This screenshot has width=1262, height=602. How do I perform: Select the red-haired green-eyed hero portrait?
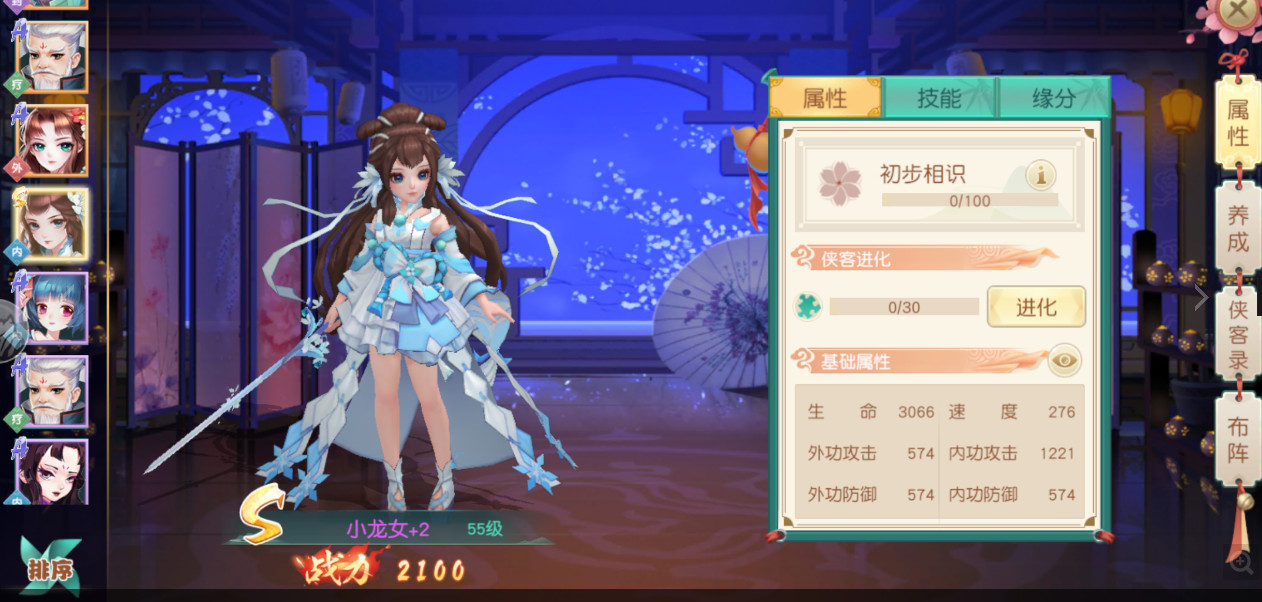click(x=50, y=141)
